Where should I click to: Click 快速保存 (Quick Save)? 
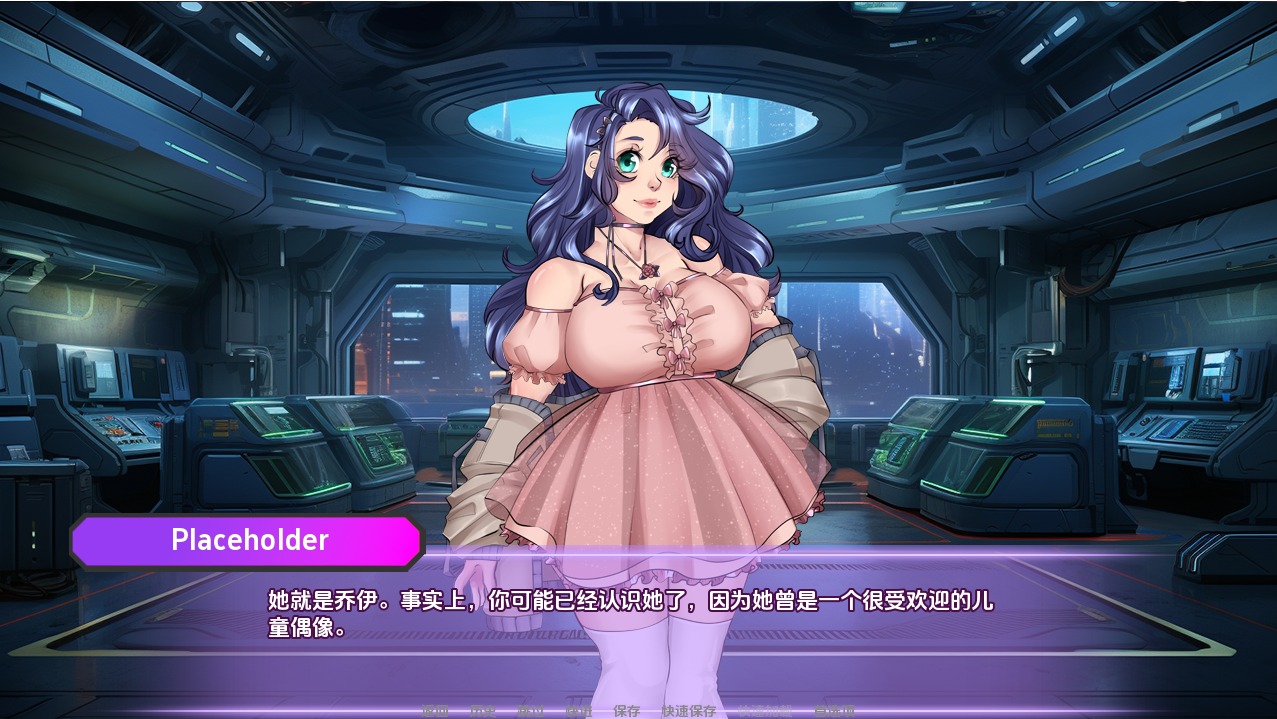[688, 711]
